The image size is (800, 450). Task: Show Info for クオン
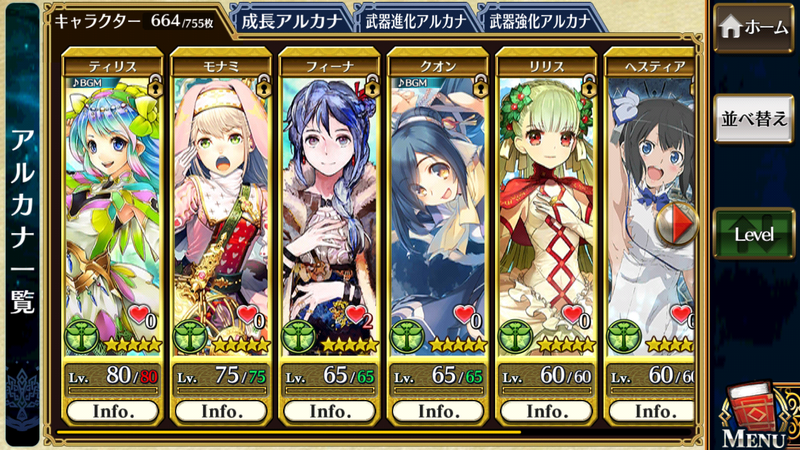click(x=438, y=410)
